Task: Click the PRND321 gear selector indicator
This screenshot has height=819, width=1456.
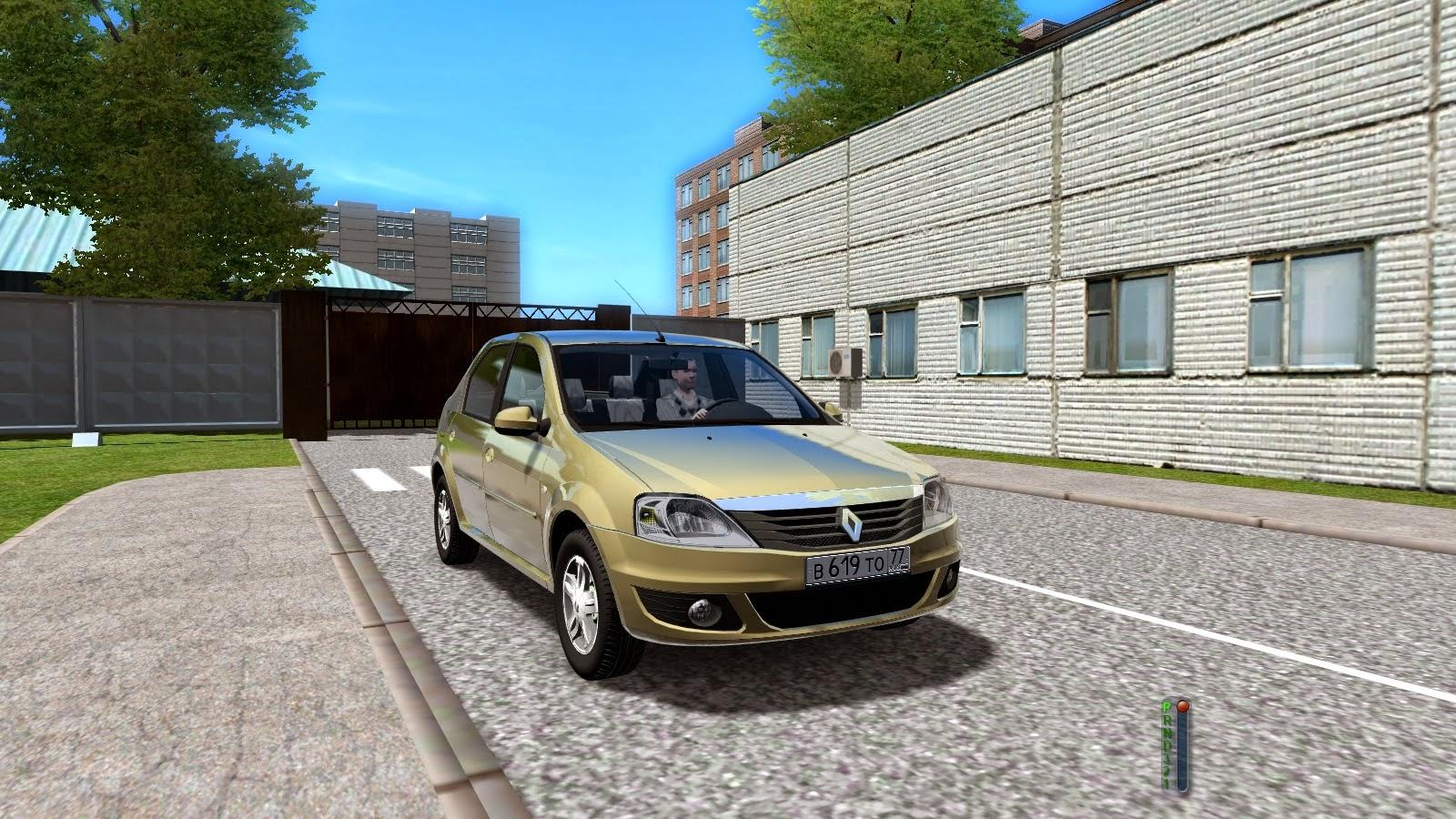Action: [x=1175, y=744]
